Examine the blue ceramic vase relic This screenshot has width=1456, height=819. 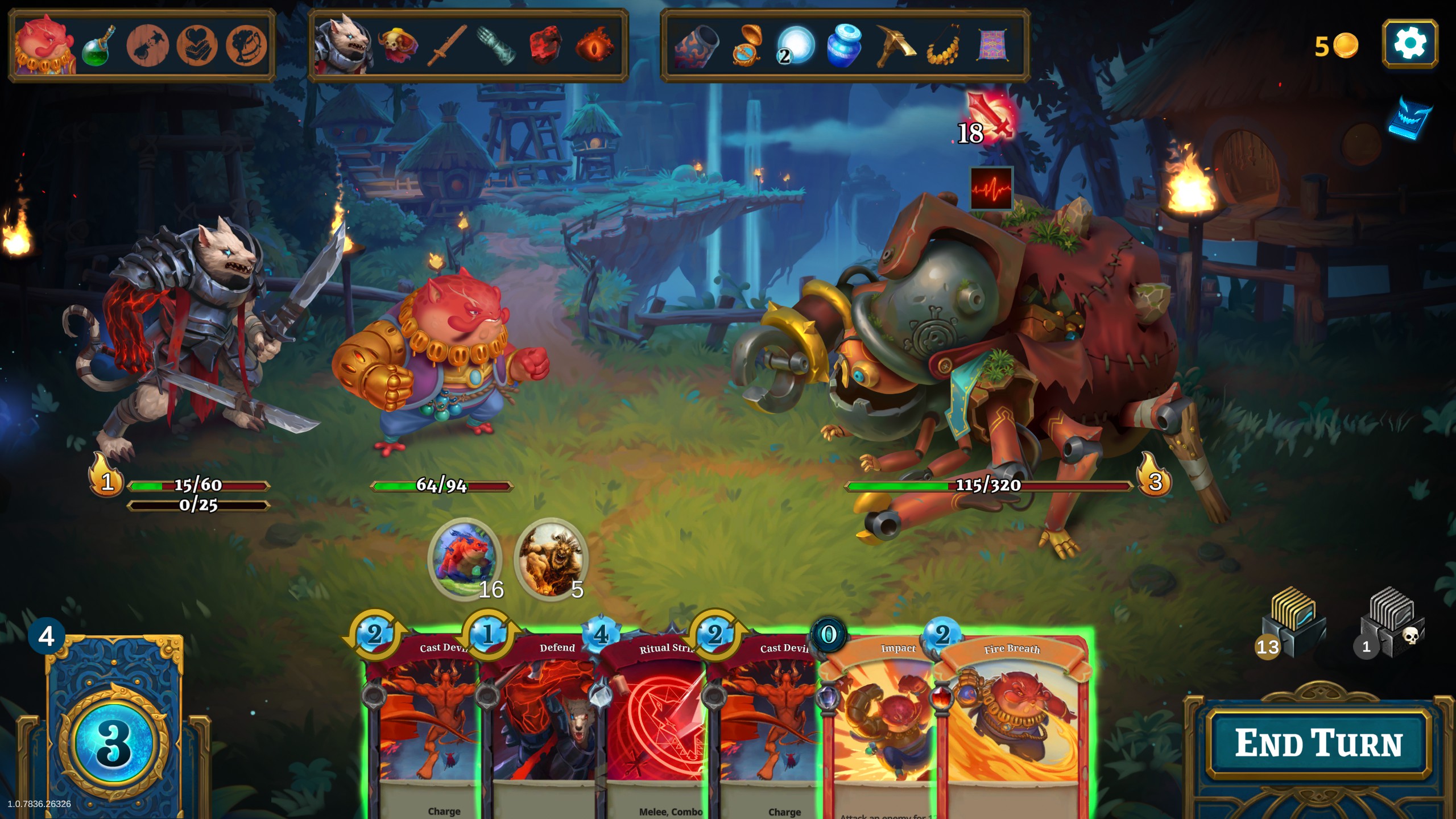[843, 45]
